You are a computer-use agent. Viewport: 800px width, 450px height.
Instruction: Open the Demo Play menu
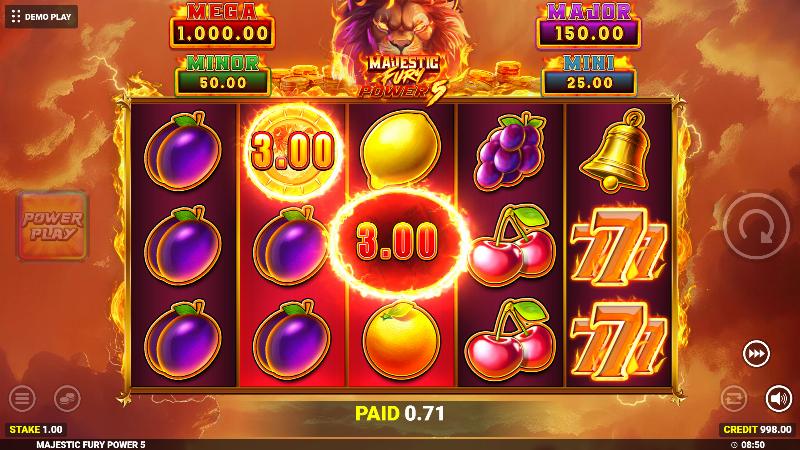point(41,16)
